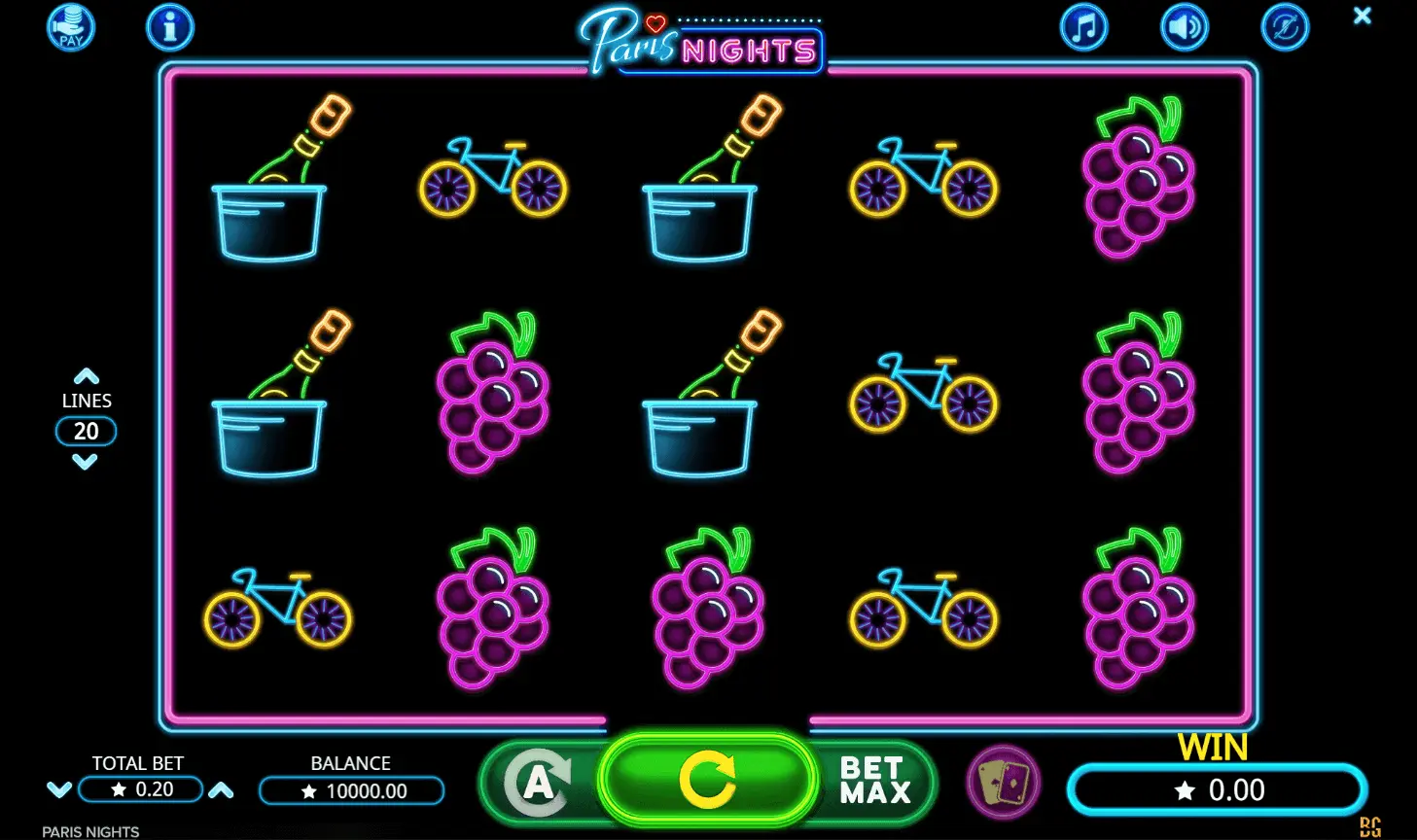The image size is (1417, 840).
Task: Open the gamble cards feature
Action: [x=1004, y=782]
